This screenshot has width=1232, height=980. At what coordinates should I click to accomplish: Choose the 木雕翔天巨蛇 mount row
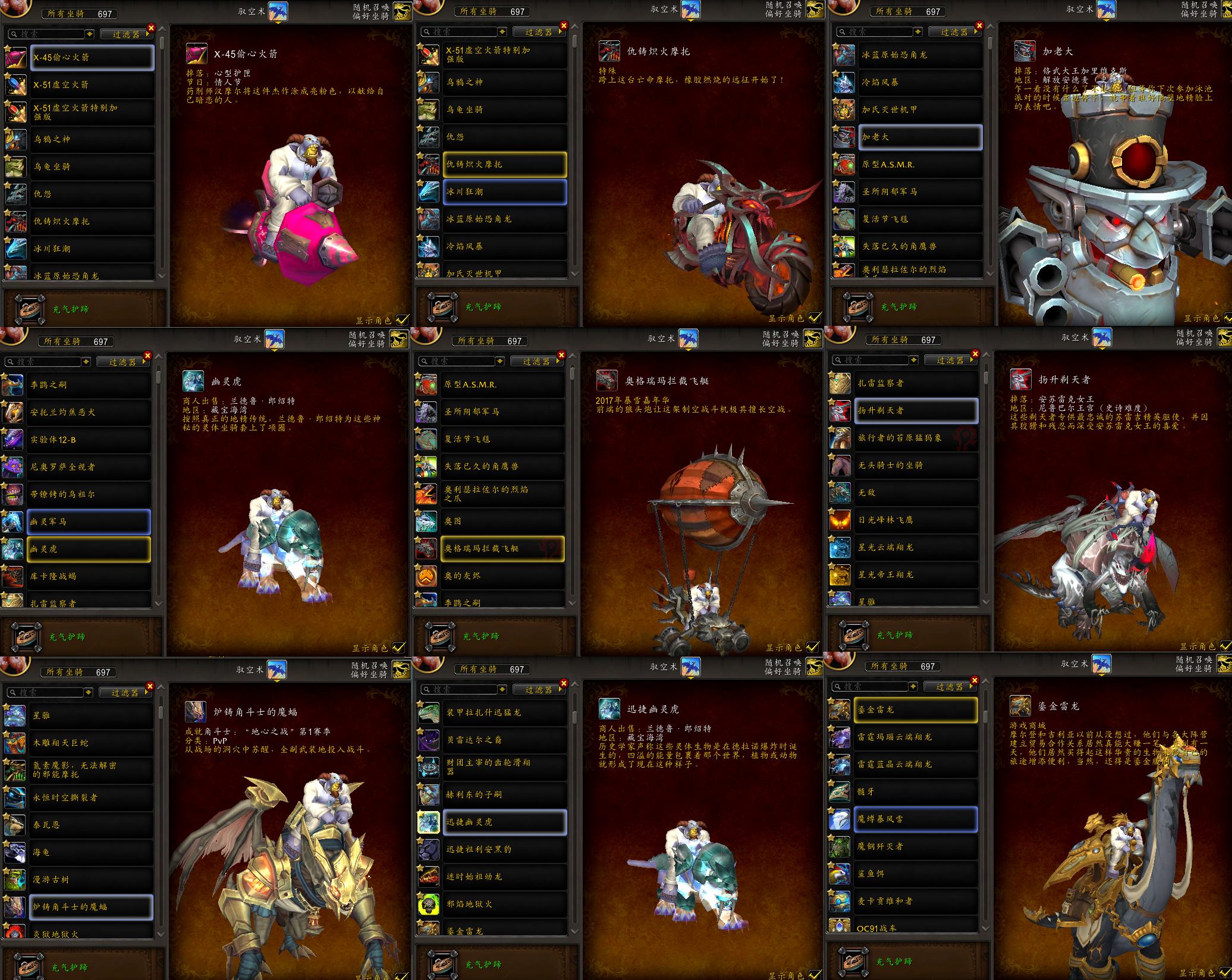tap(92, 743)
